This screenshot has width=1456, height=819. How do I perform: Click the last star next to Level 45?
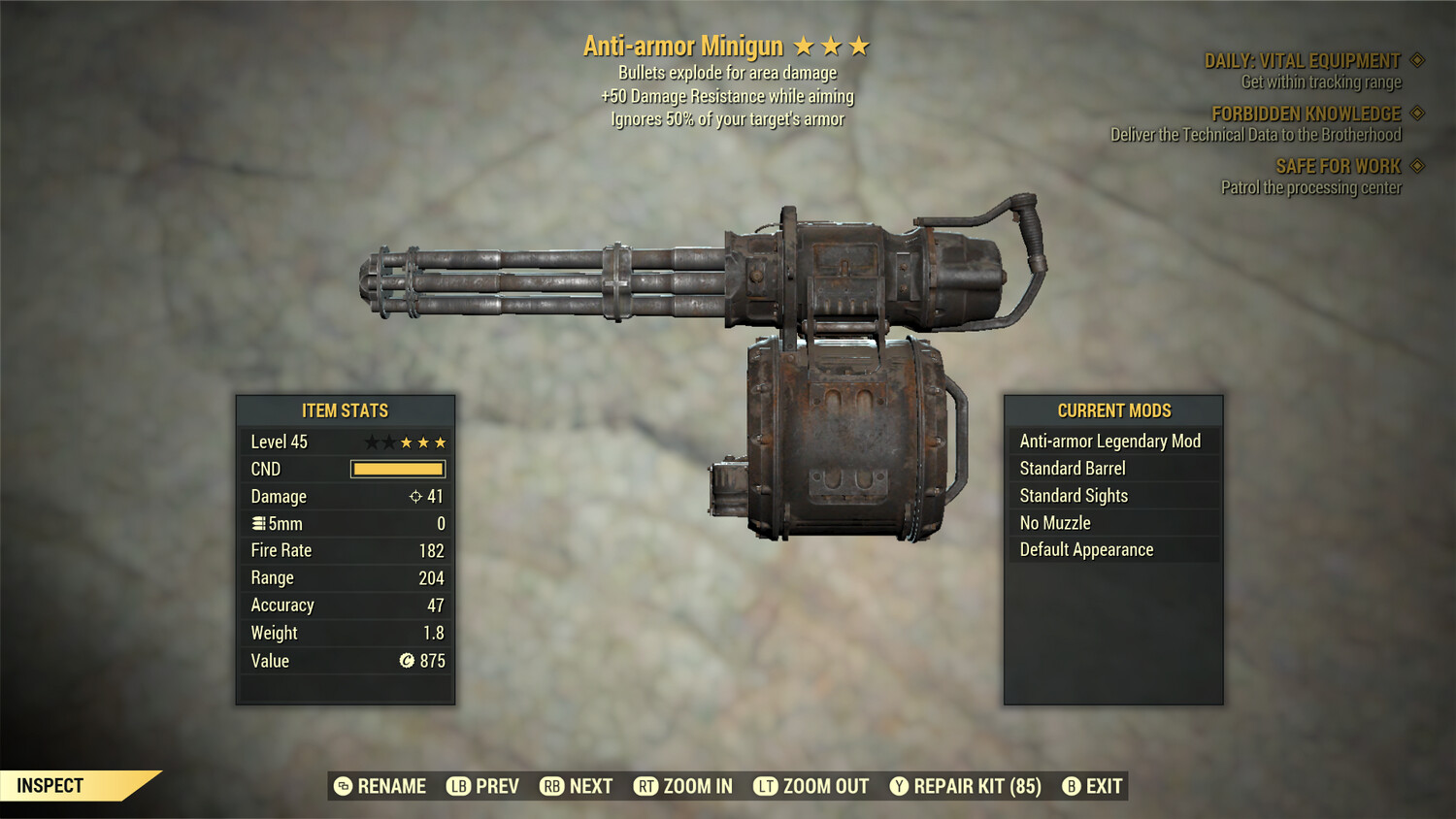[x=443, y=442]
